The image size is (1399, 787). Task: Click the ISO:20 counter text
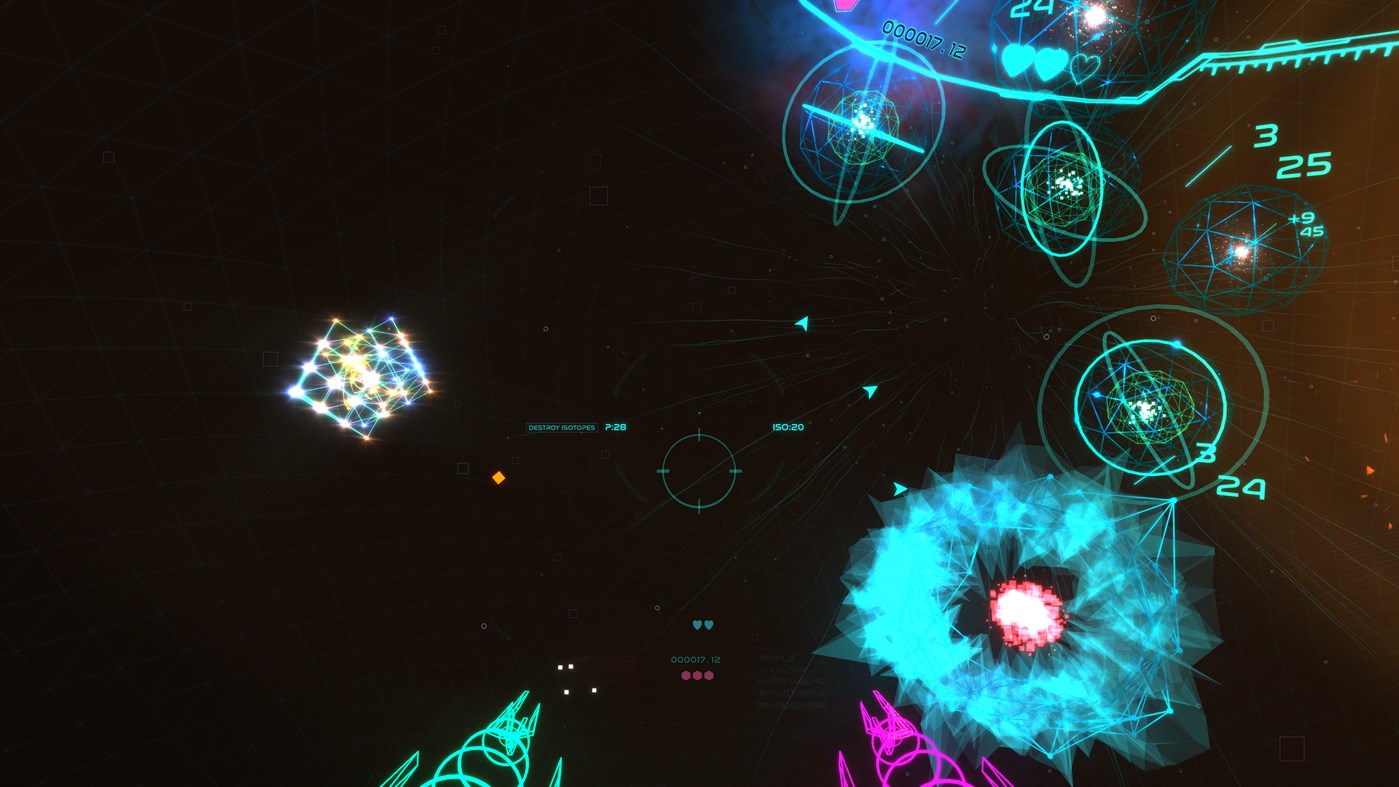click(787, 426)
